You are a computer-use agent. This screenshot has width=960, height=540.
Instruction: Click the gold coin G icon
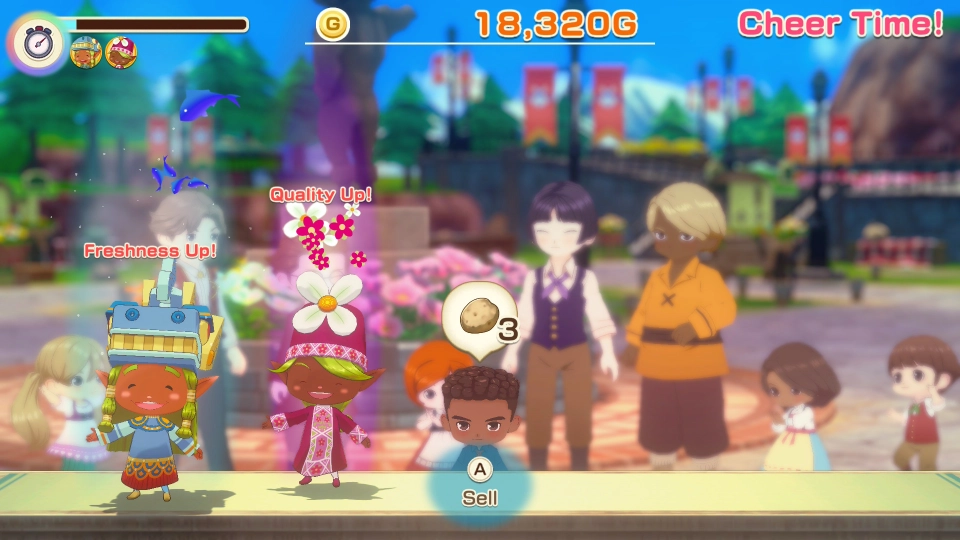pyautogui.click(x=332, y=24)
